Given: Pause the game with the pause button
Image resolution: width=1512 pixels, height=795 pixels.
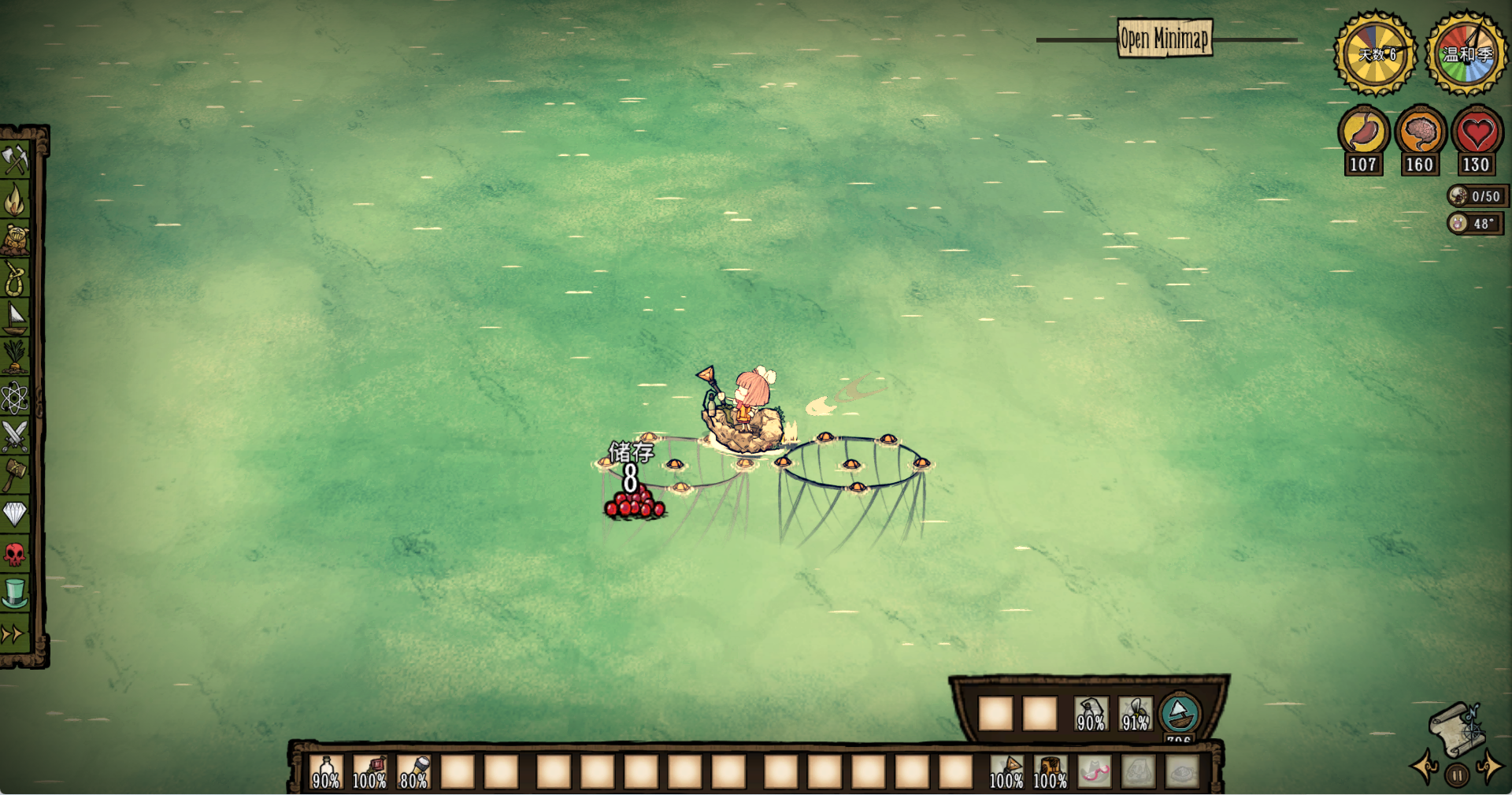Looking at the screenshot, I should [1457, 775].
